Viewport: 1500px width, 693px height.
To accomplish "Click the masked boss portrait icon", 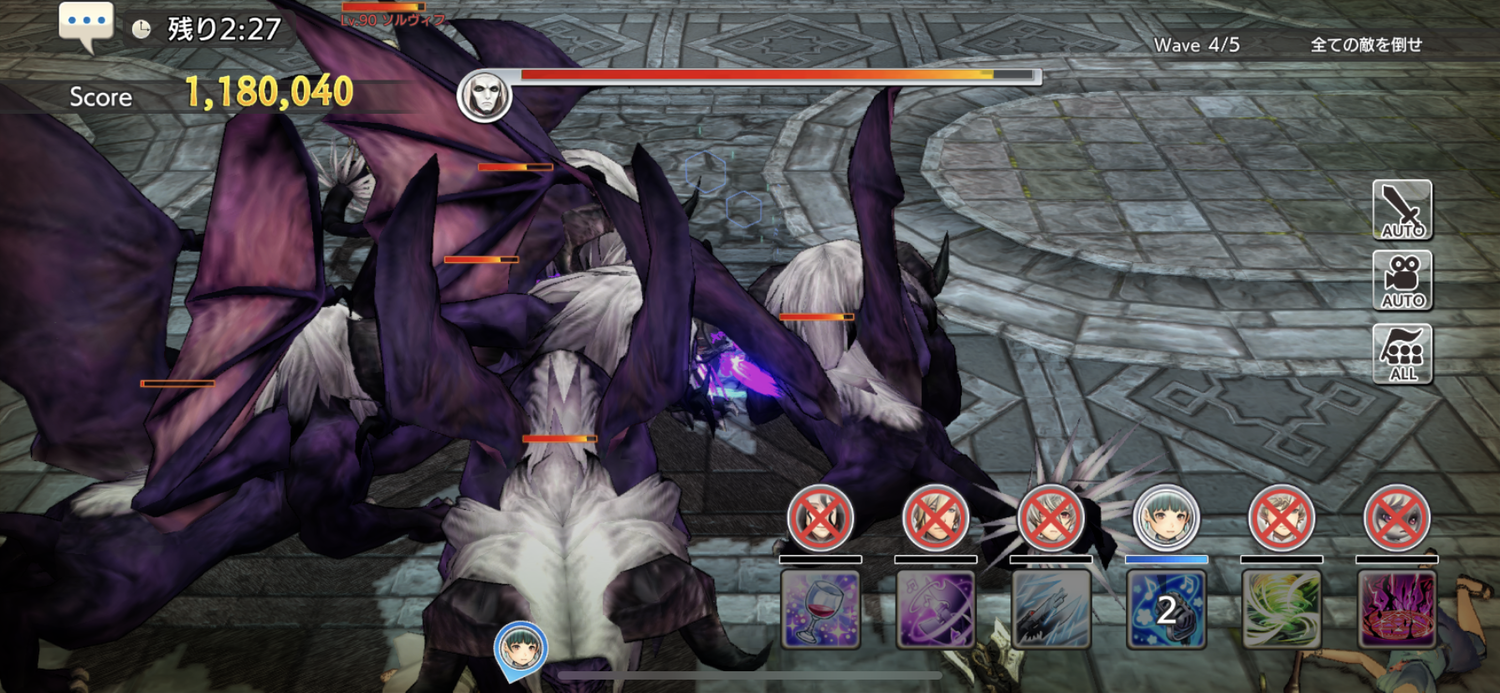I will point(485,96).
